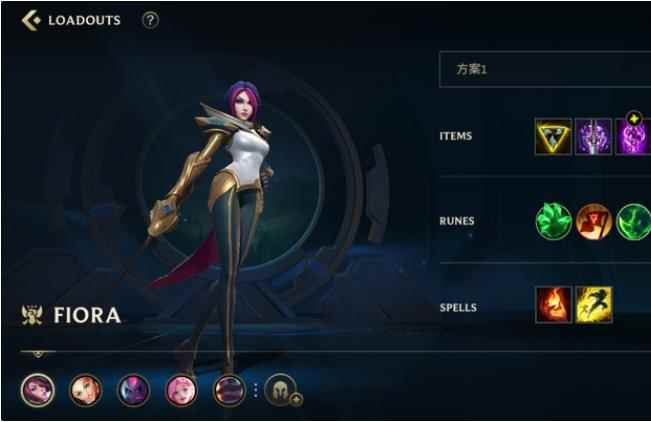The width and height of the screenshot is (651, 422).
Task: Open the helmet add-champion button
Action: click(281, 389)
